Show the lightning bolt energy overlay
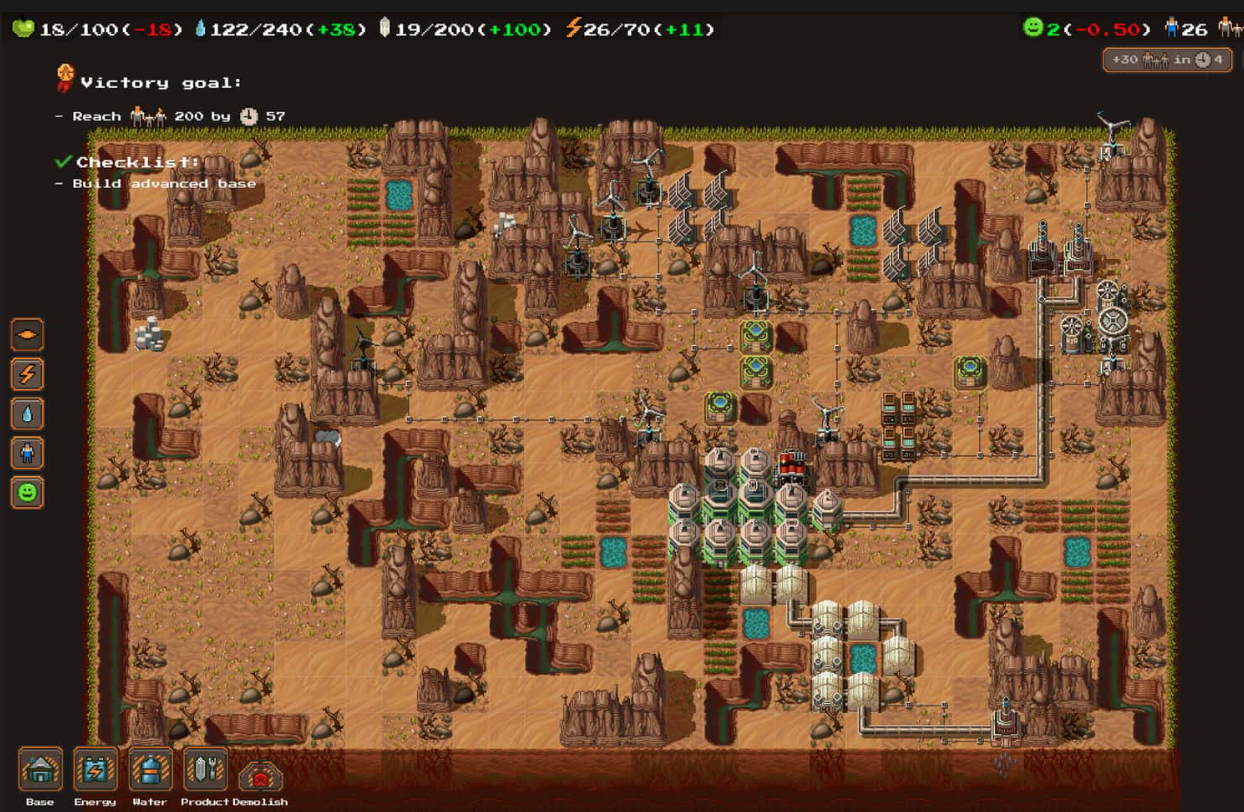This screenshot has width=1244, height=812. 27,374
